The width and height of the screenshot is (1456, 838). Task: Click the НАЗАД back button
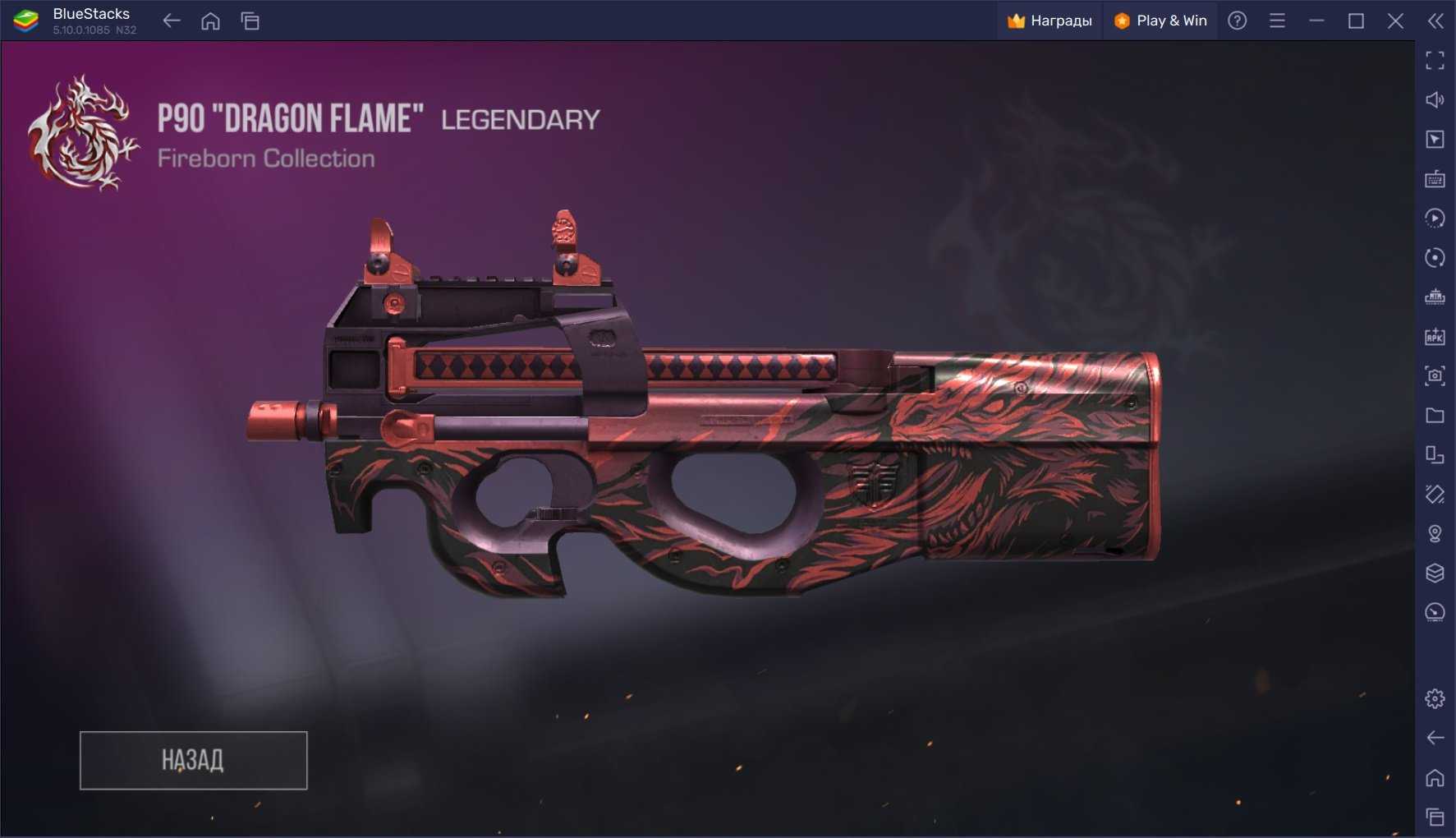193,760
